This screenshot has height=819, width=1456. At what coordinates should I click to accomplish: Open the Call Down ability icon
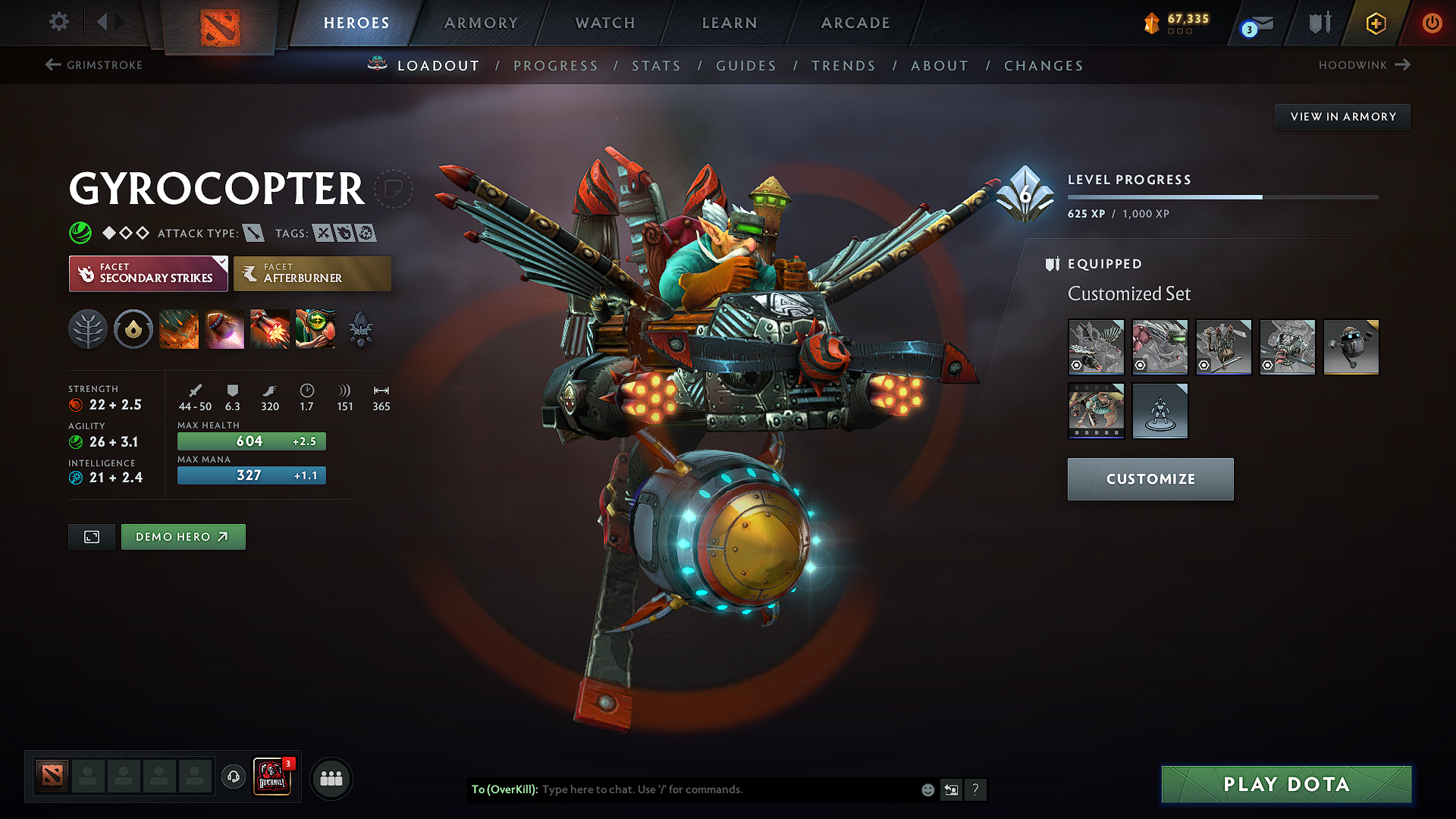[x=315, y=329]
